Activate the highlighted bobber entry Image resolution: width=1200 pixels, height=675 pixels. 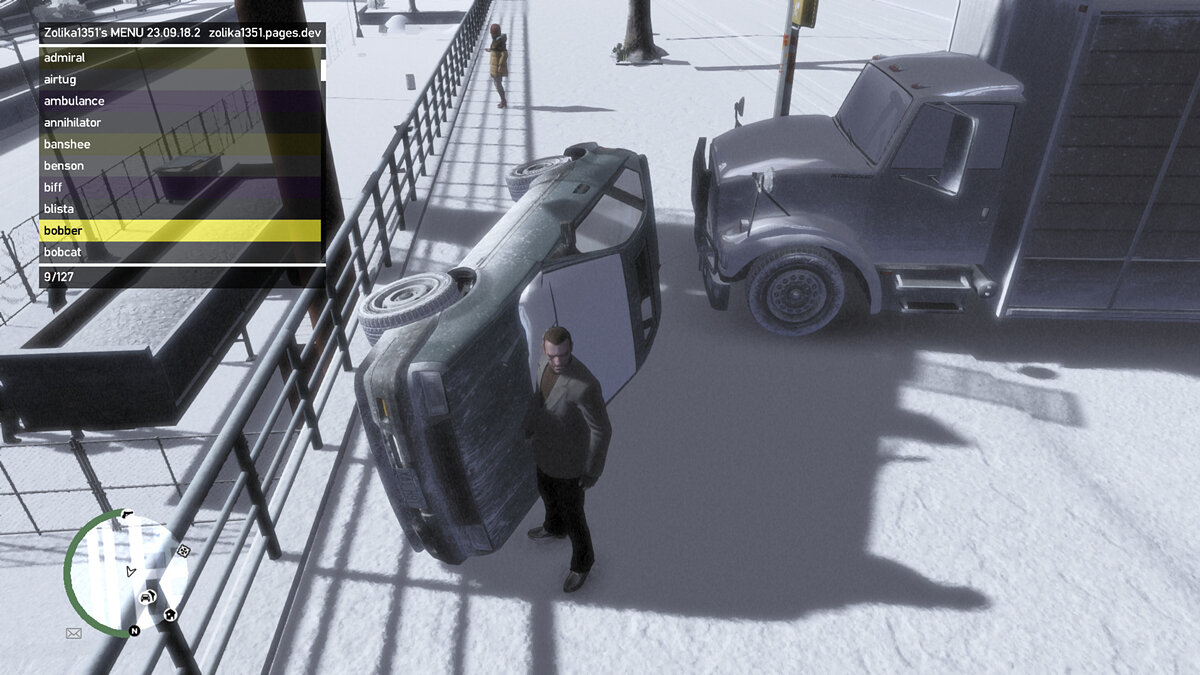[180, 231]
